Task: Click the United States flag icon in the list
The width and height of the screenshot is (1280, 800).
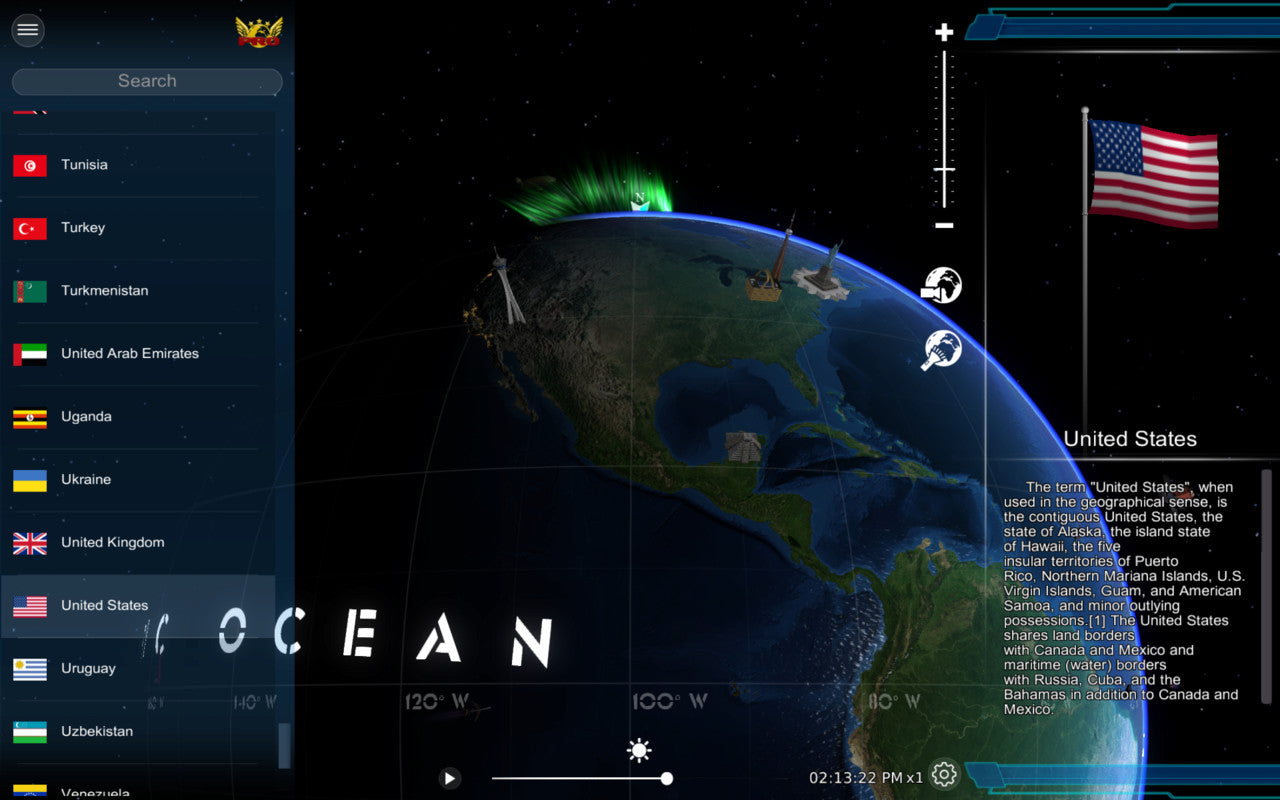Action: click(29, 605)
